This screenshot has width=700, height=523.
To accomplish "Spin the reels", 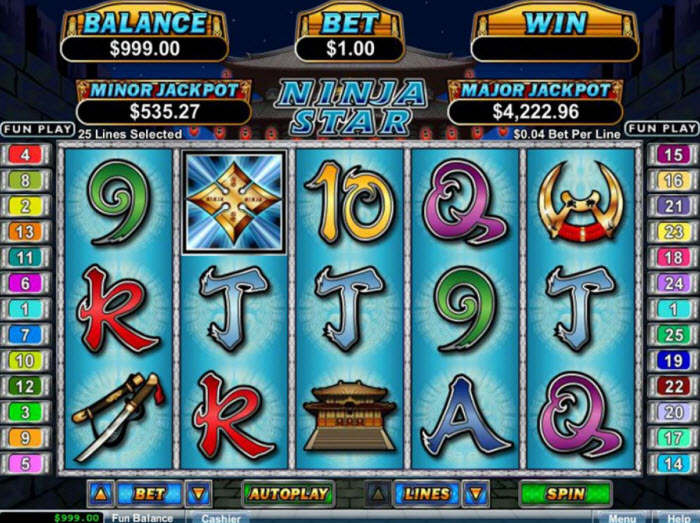I will tap(564, 494).
